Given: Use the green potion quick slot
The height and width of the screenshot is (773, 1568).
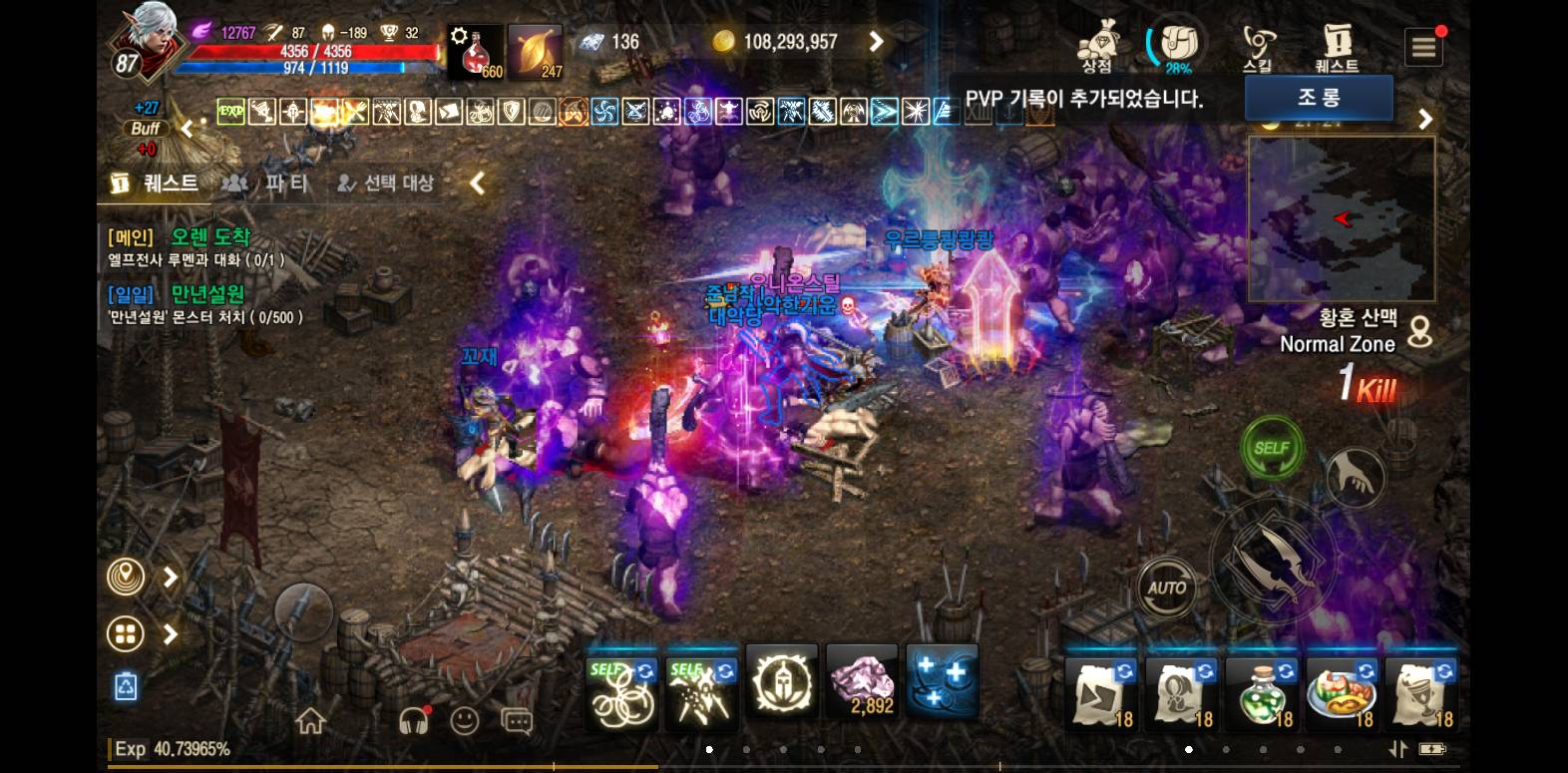Looking at the screenshot, I should point(1261,692).
